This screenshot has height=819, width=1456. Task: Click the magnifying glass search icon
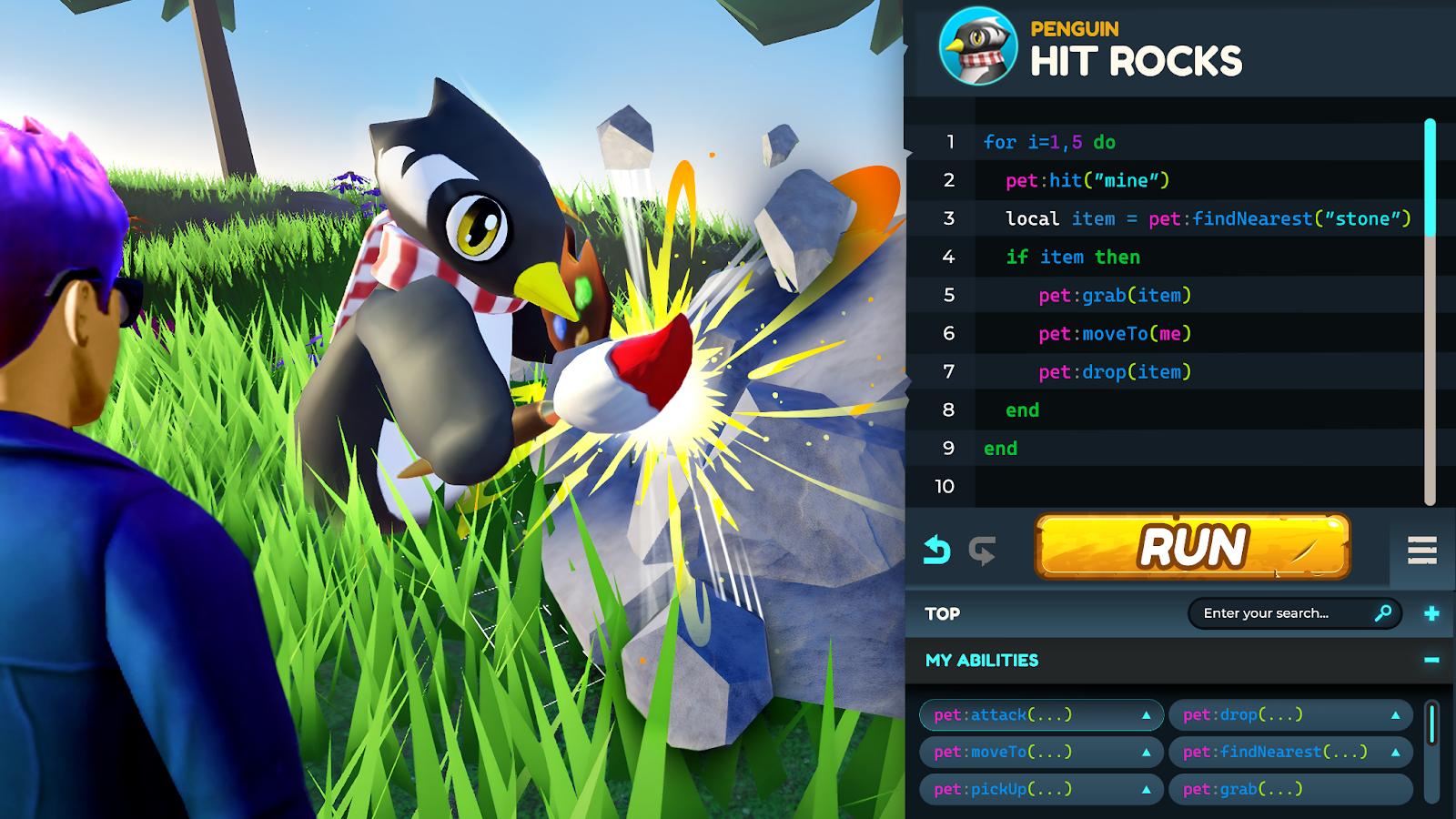coord(1383,613)
